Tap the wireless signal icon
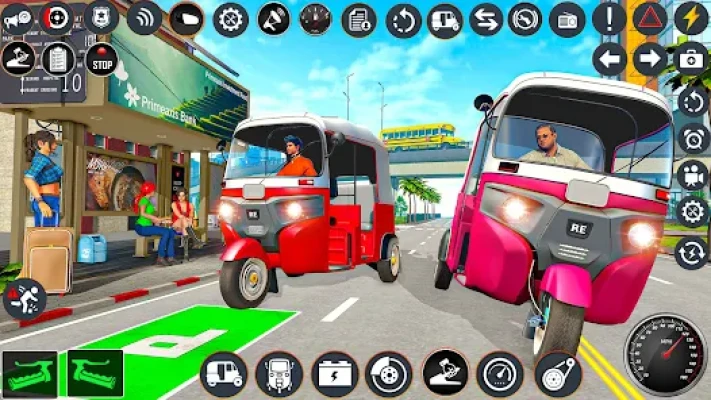Image resolution: width=711 pixels, height=400 pixels. 144,17
